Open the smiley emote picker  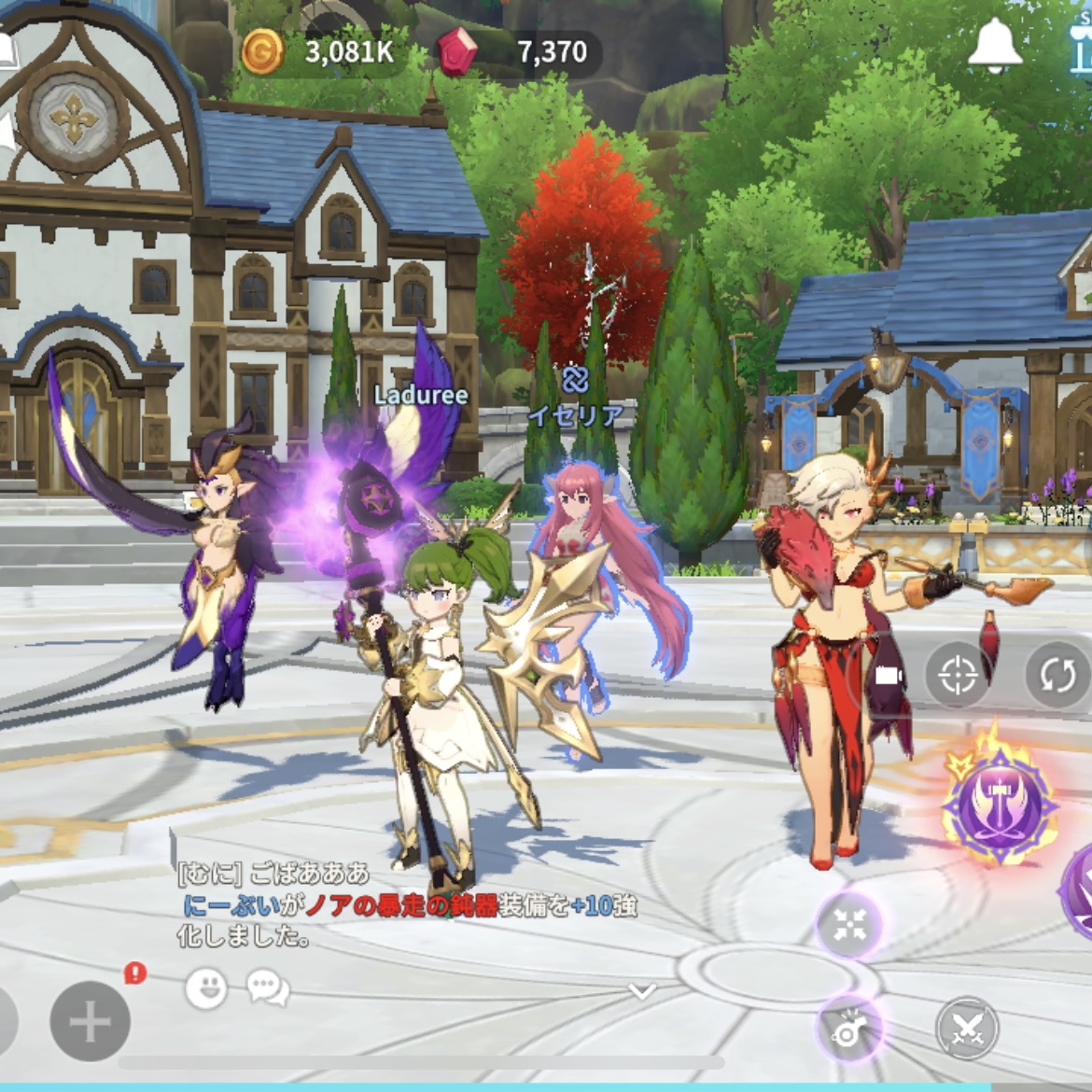coord(206,987)
